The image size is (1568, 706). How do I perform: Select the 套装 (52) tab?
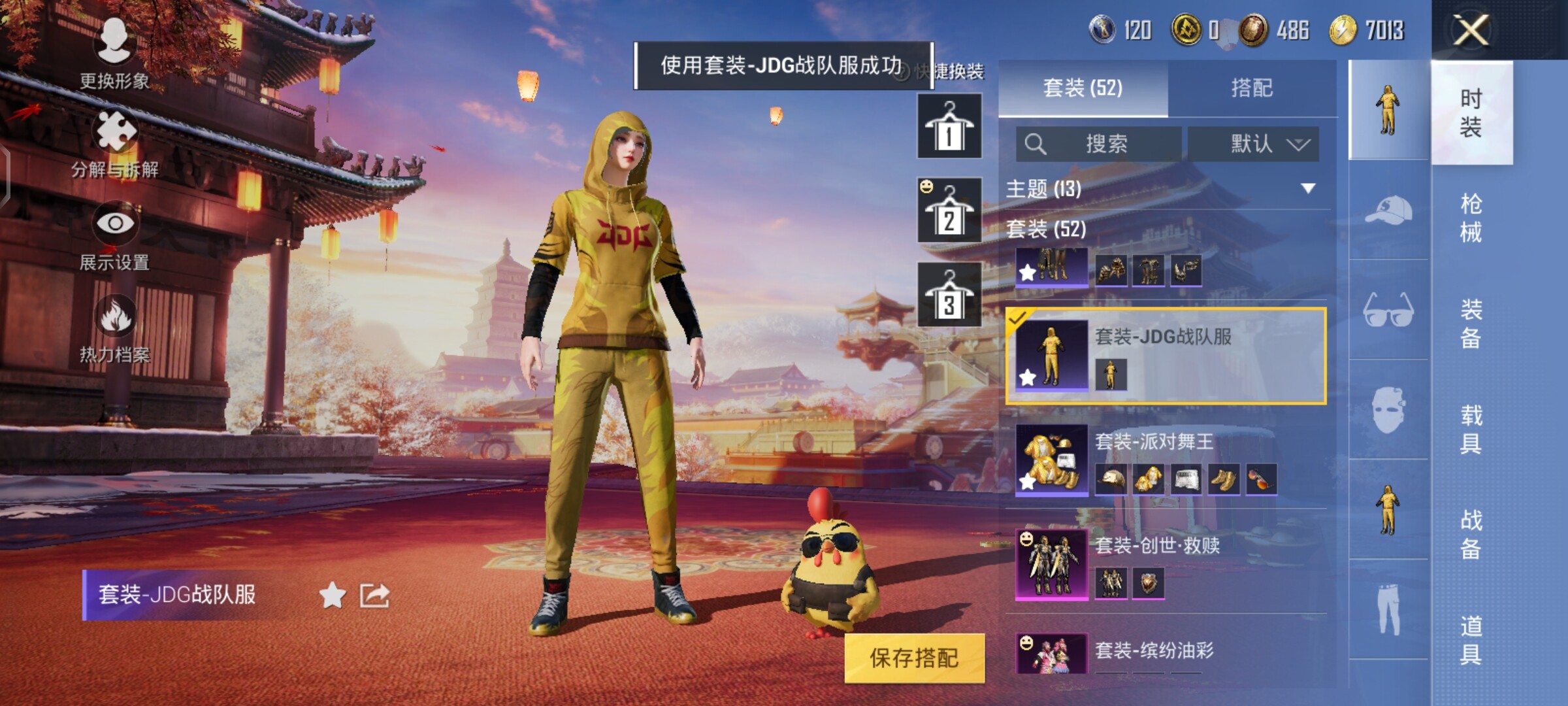1083,88
